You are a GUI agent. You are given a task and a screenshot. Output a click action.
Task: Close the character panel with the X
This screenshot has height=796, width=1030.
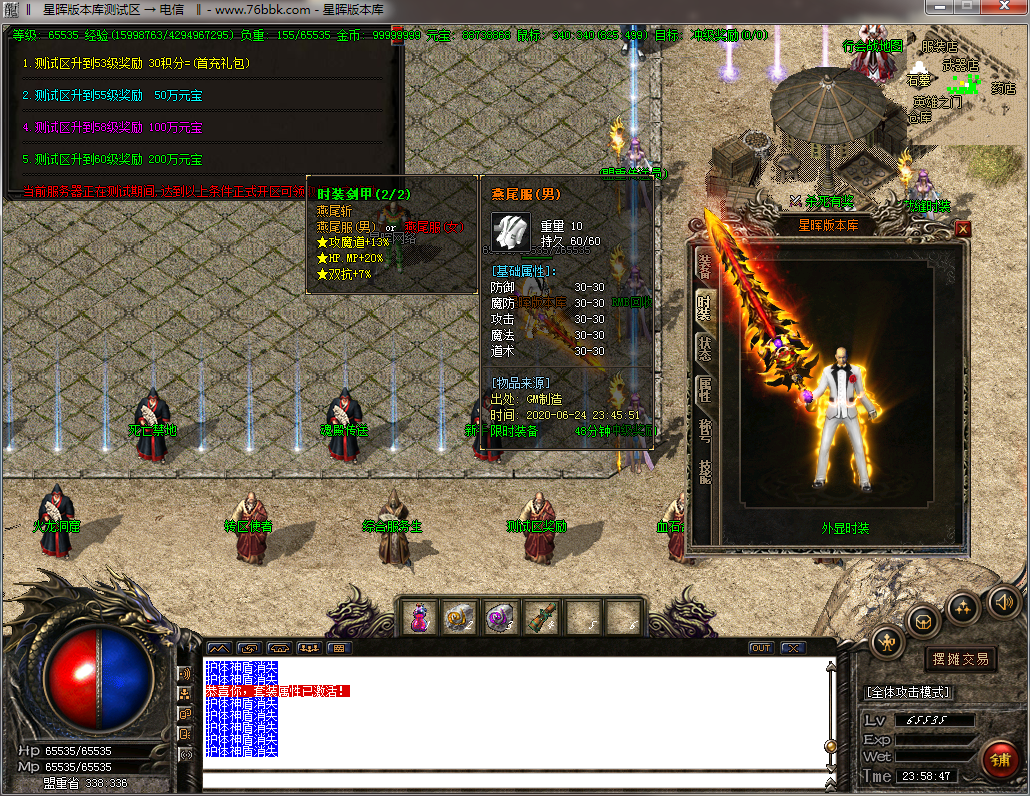[x=963, y=229]
